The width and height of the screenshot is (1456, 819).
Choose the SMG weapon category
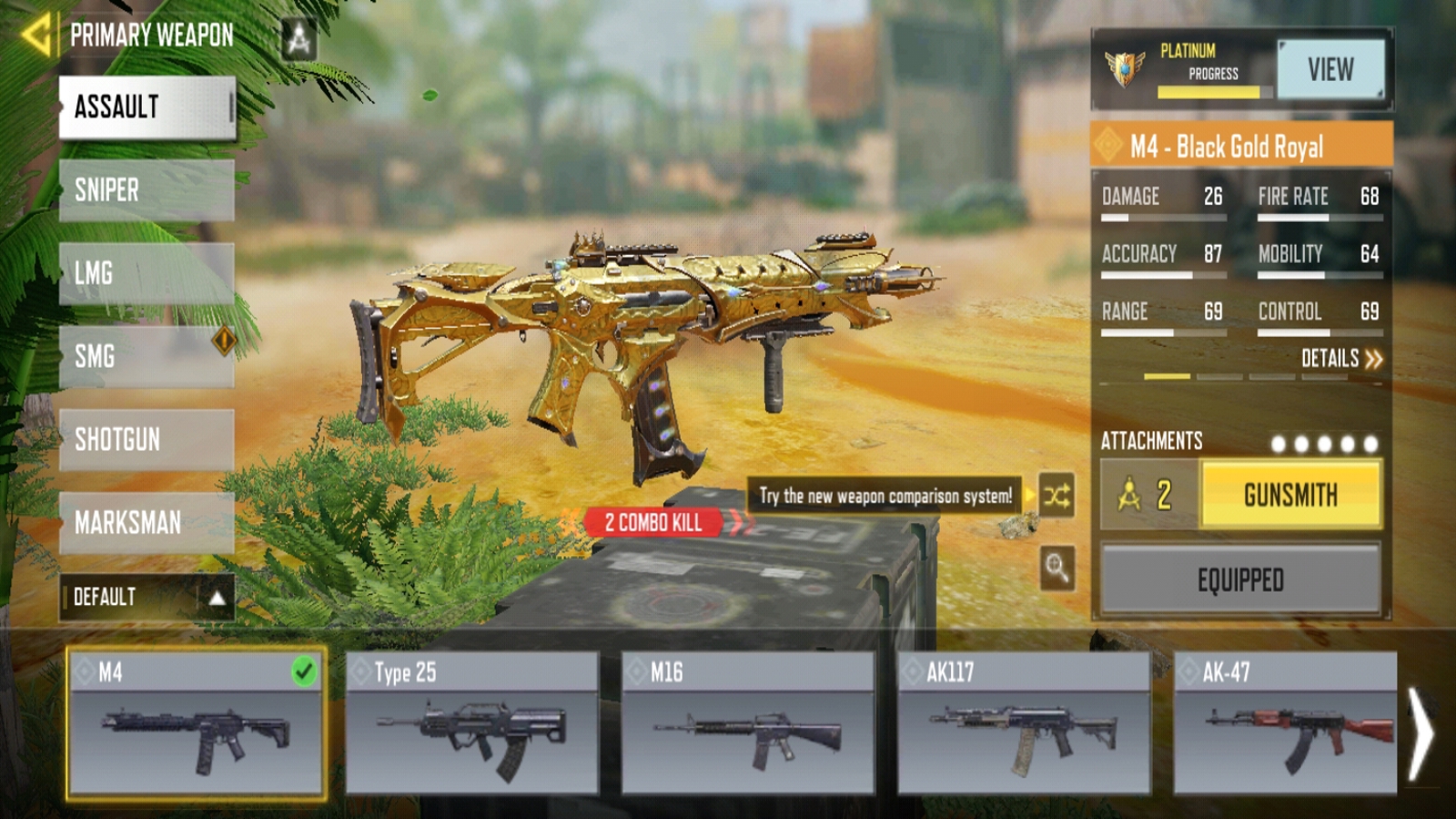[x=147, y=356]
